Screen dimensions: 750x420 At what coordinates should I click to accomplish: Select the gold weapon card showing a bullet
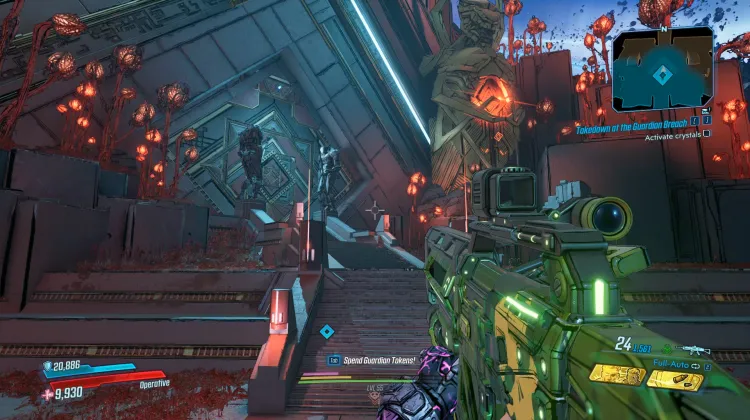coord(674,379)
